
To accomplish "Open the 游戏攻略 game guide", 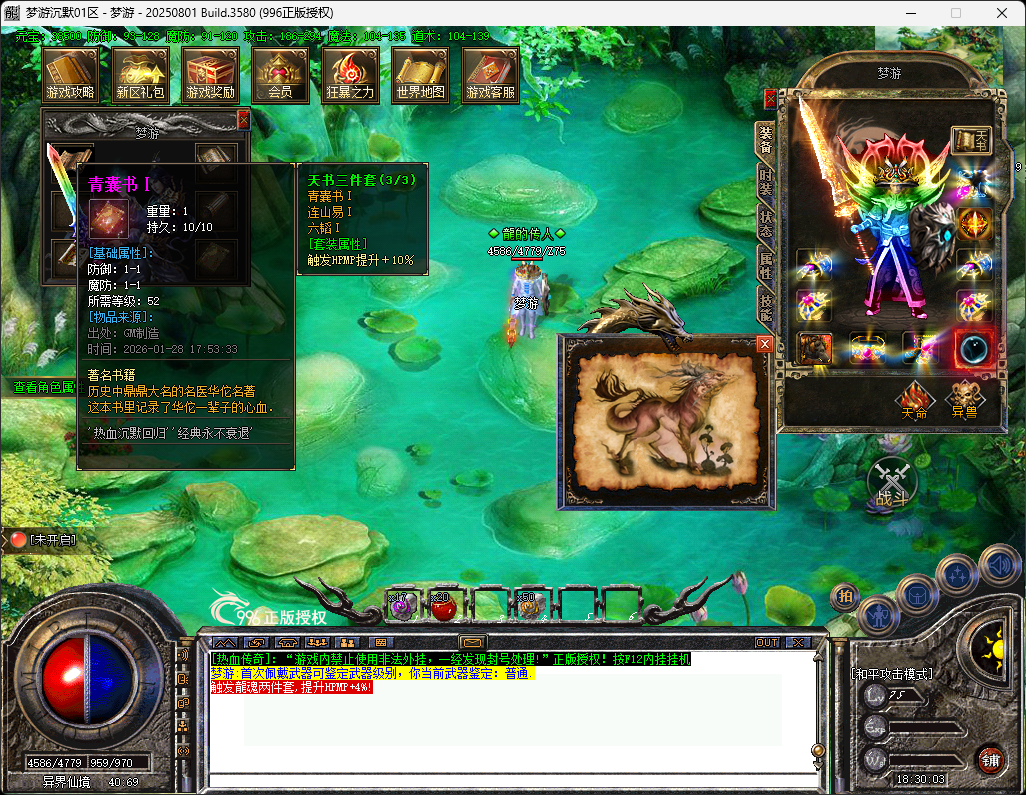I will tap(70, 74).
